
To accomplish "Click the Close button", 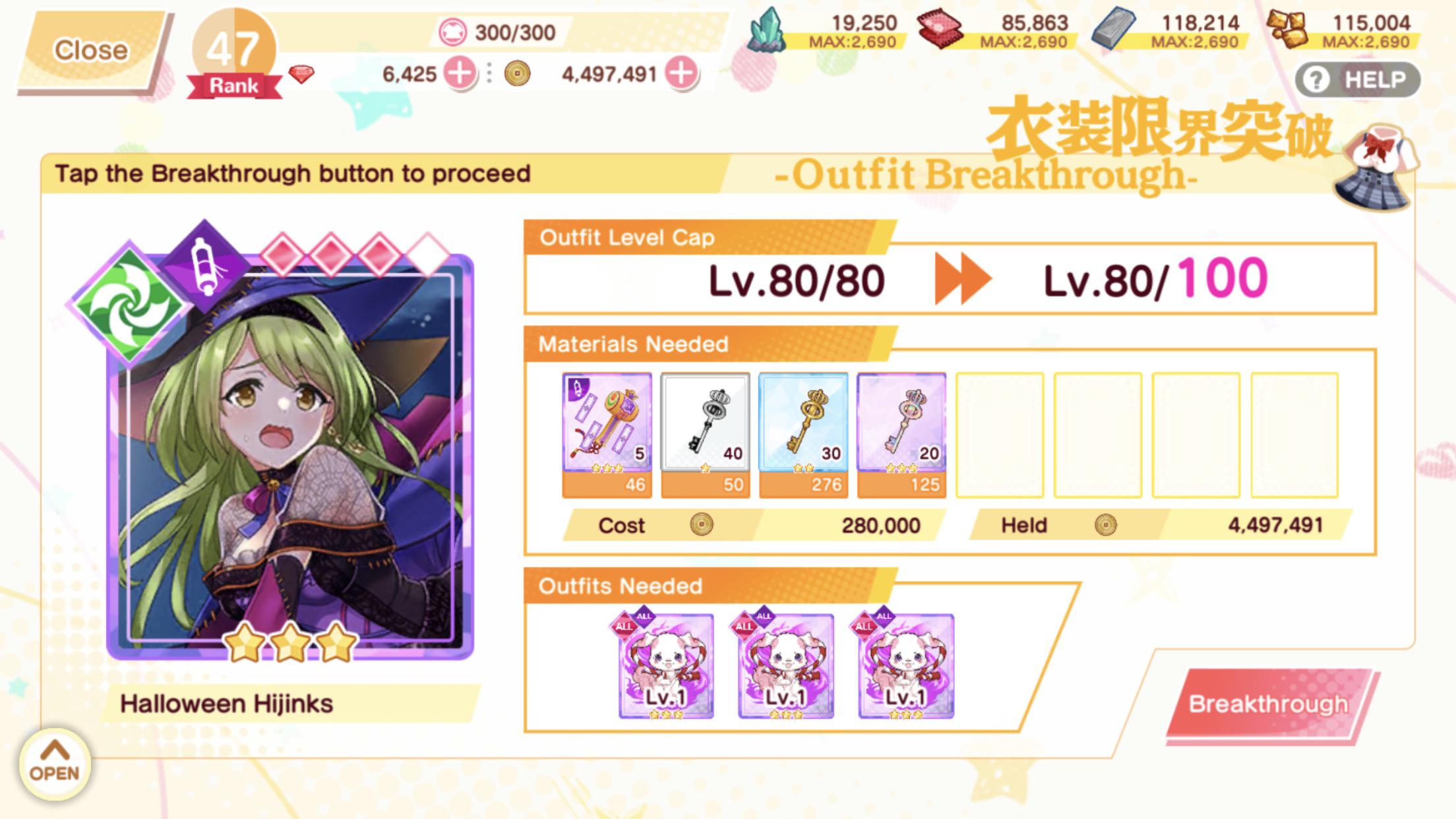I will 92,48.
